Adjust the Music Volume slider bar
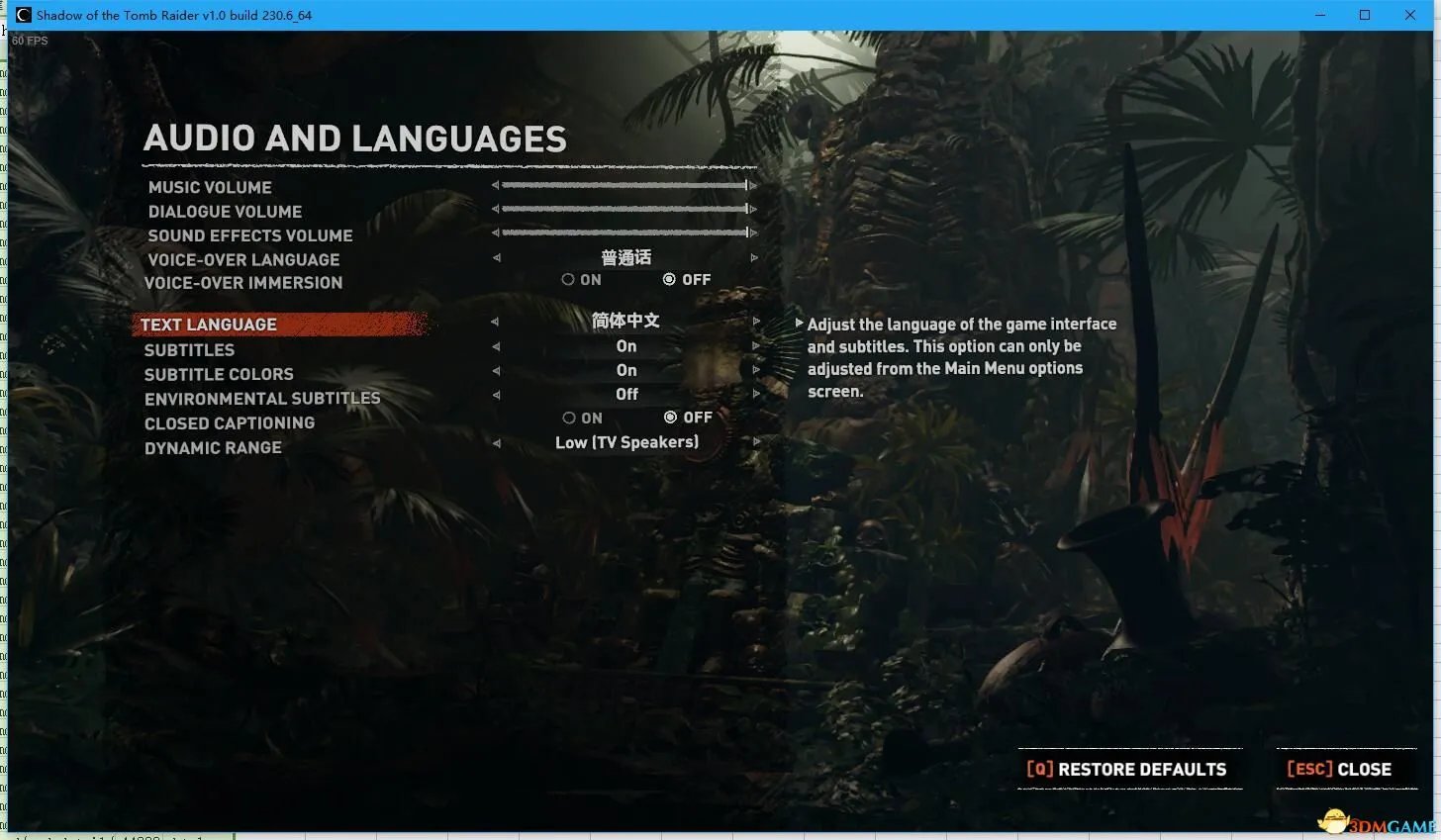The width and height of the screenshot is (1441, 840). click(x=624, y=185)
